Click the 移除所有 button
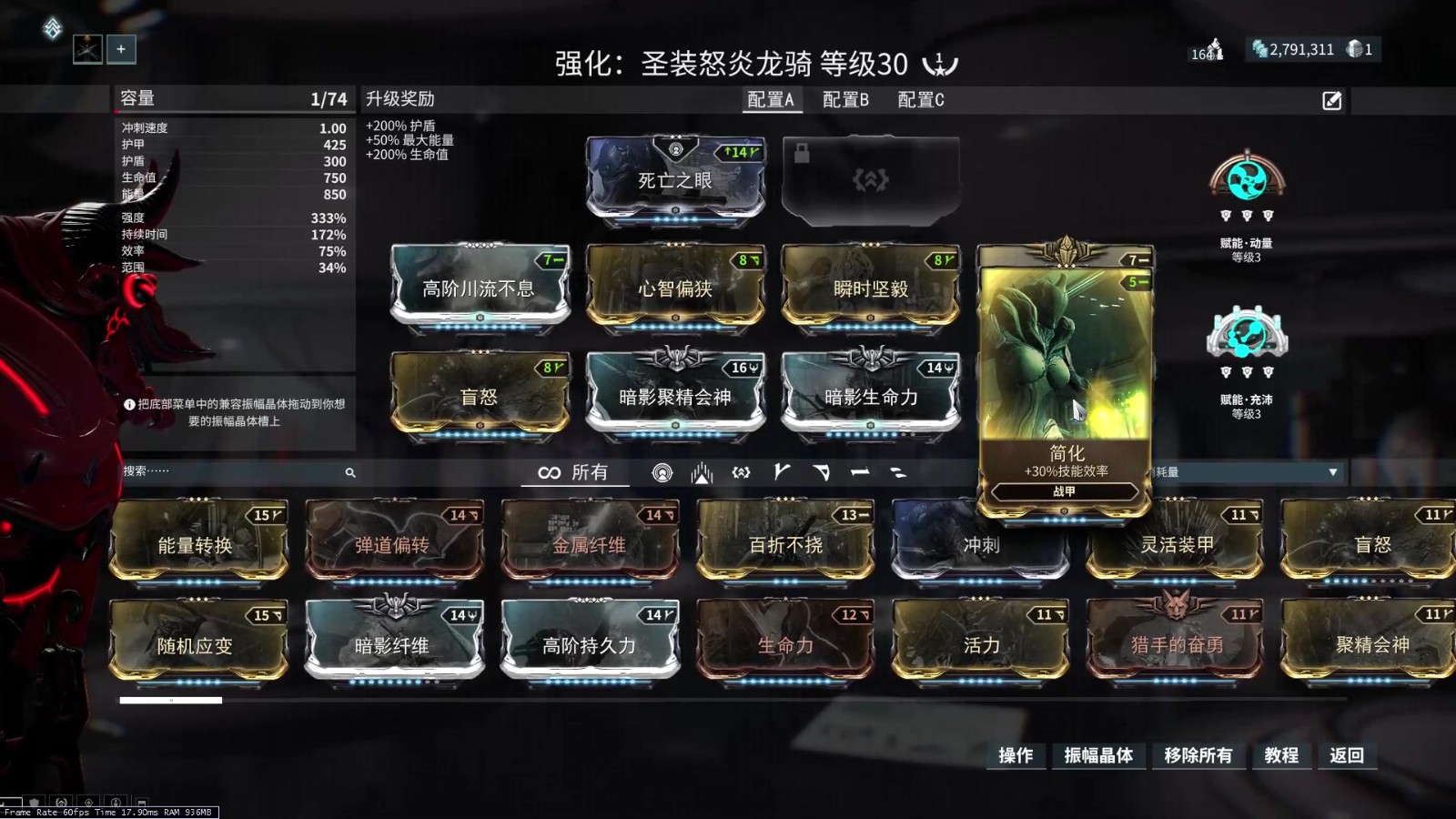Image resolution: width=1456 pixels, height=819 pixels. point(1199,755)
